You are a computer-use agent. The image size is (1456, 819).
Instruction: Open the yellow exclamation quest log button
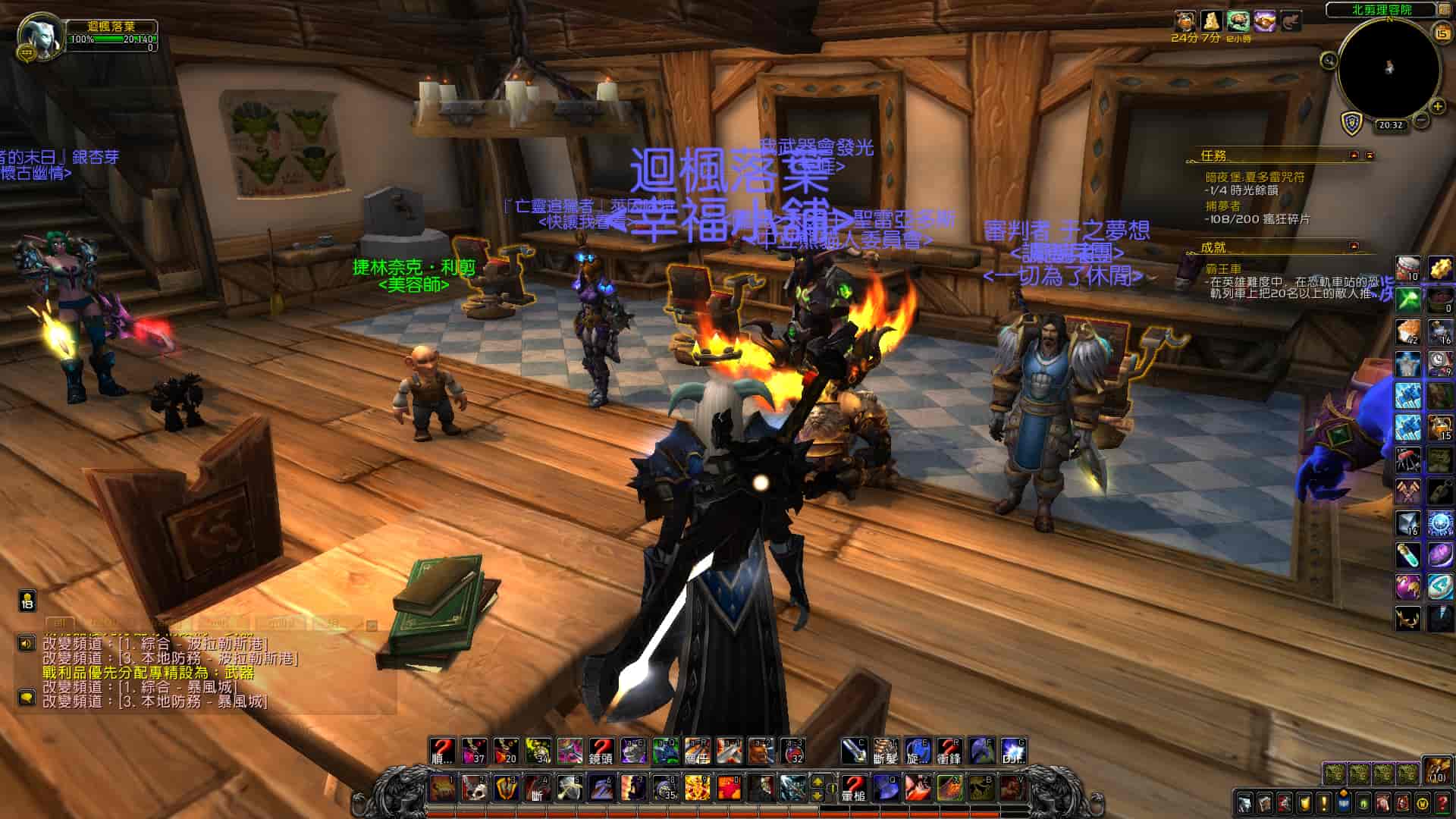(x=1323, y=802)
